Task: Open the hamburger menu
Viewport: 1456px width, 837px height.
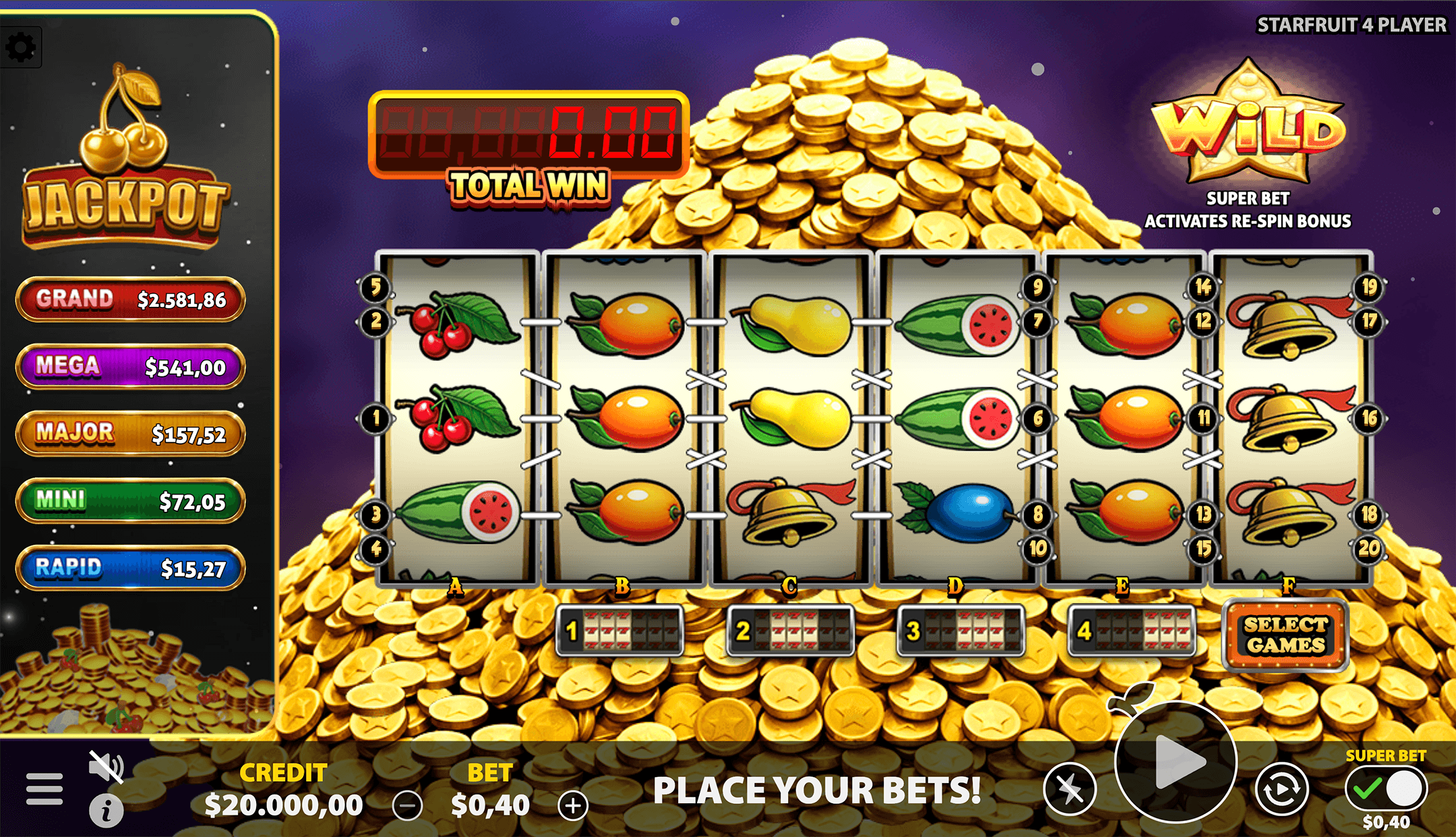Action: point(43,788)
